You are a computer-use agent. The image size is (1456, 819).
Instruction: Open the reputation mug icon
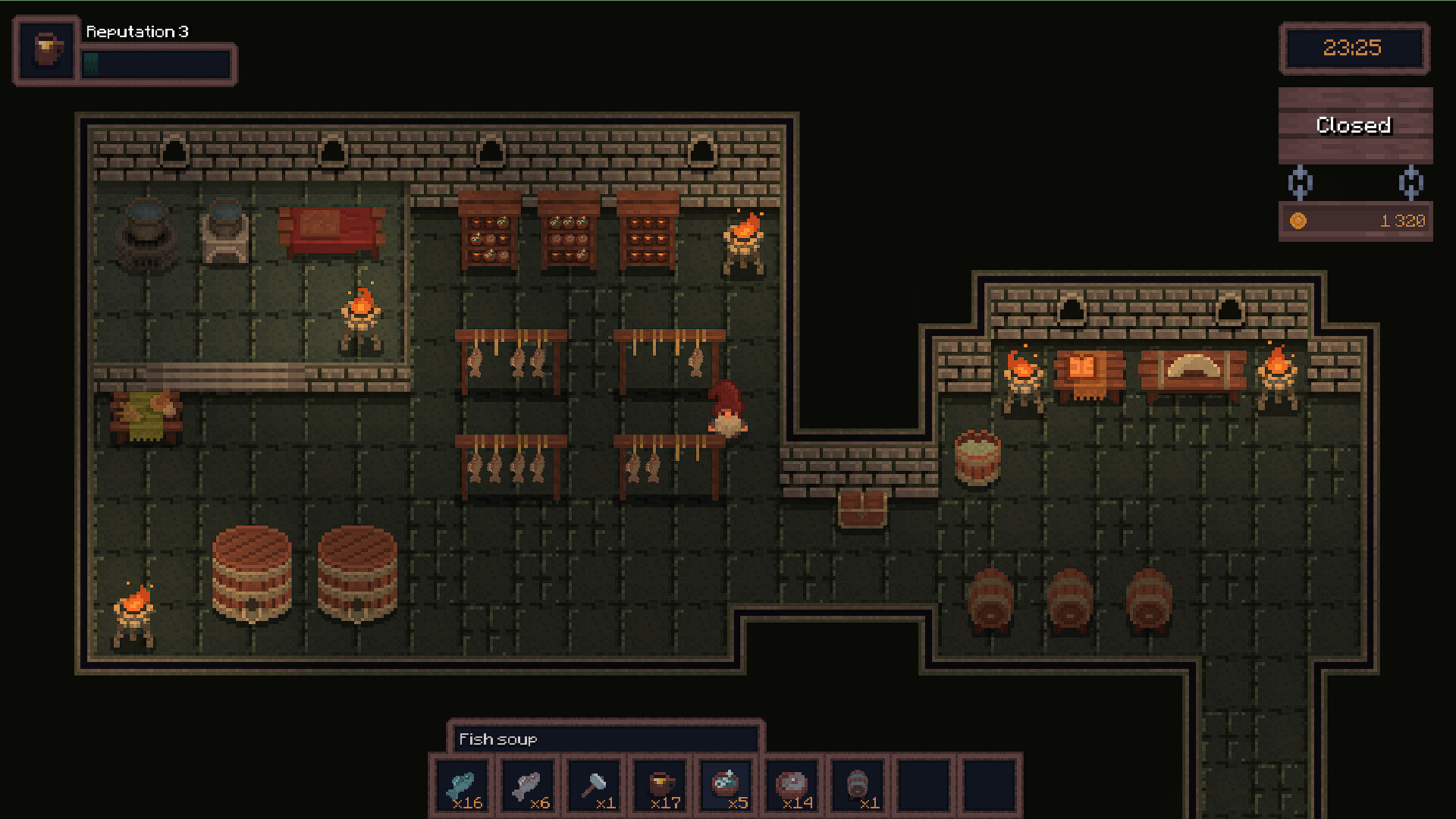click(48, 50)
